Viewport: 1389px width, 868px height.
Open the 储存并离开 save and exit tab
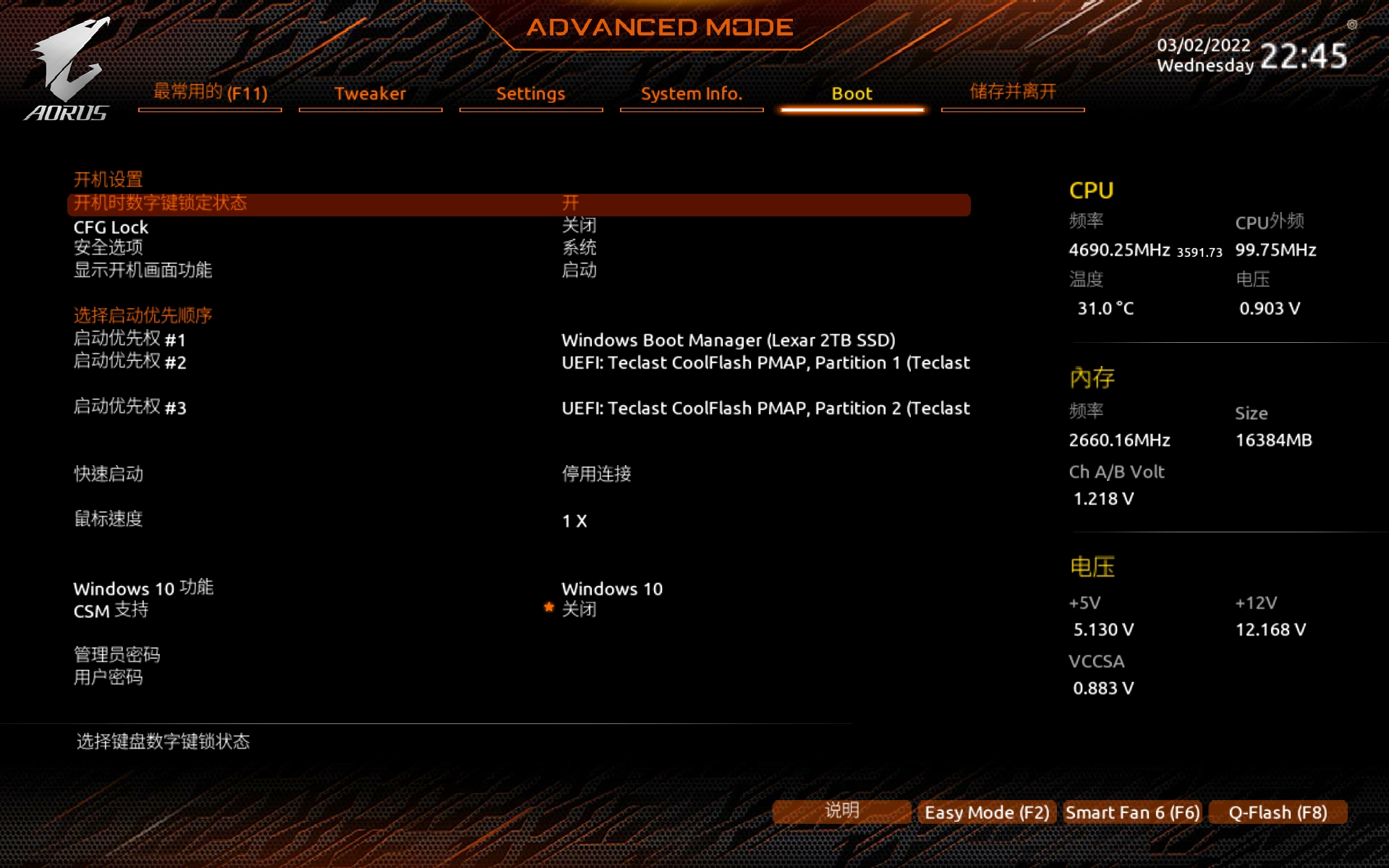[1012, 92]
